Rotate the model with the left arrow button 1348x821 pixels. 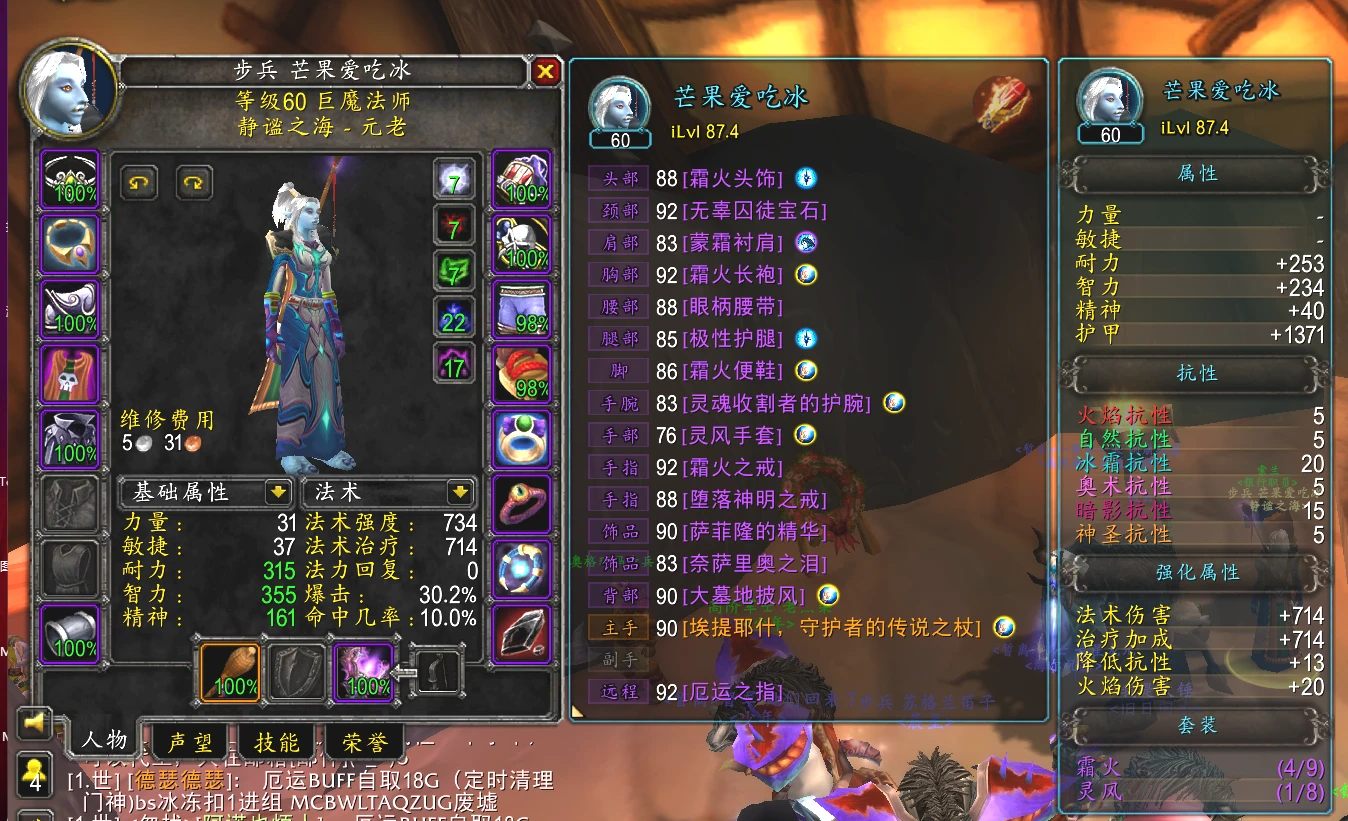point(139,185)
